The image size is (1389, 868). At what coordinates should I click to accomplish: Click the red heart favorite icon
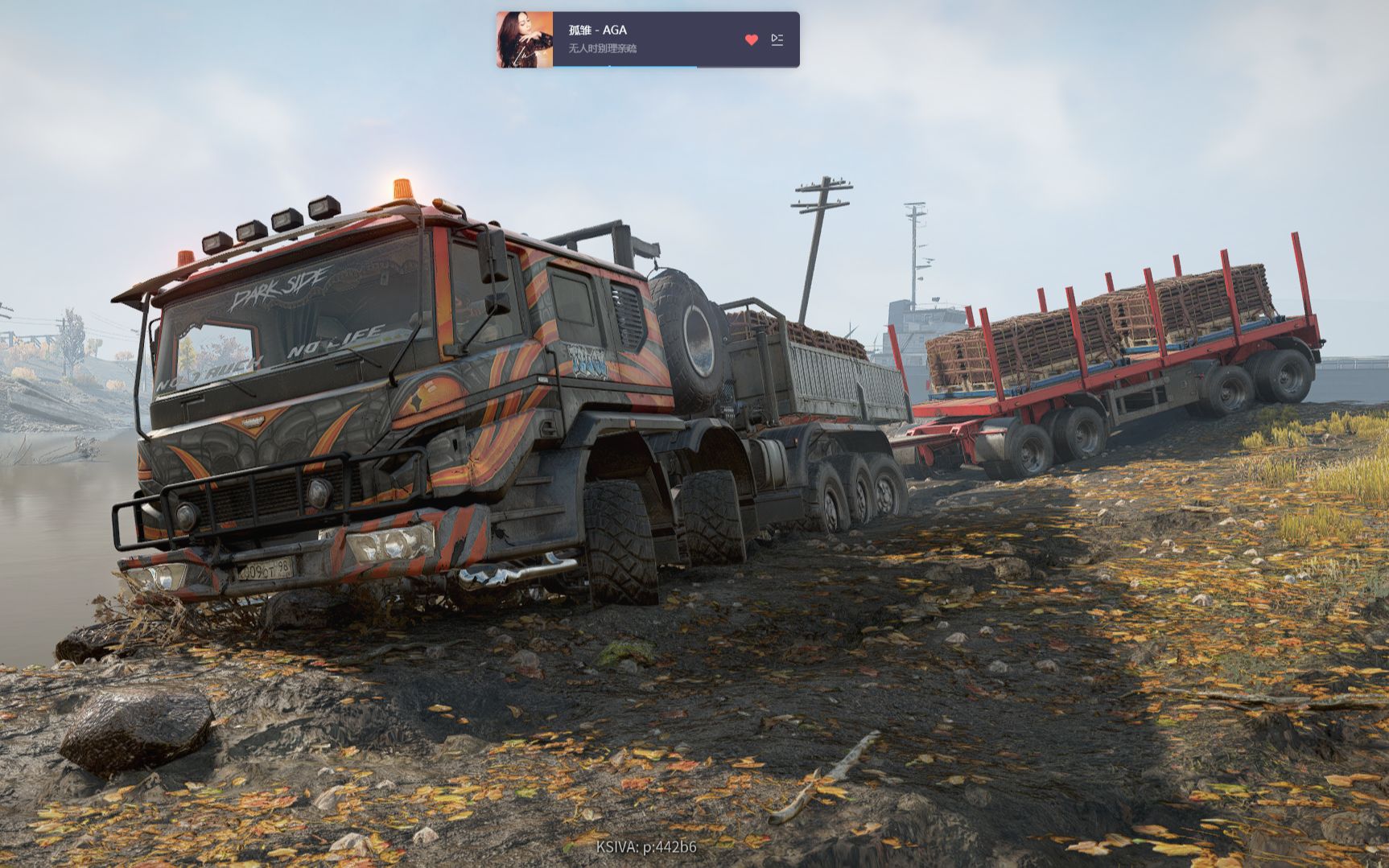[751, 39]
